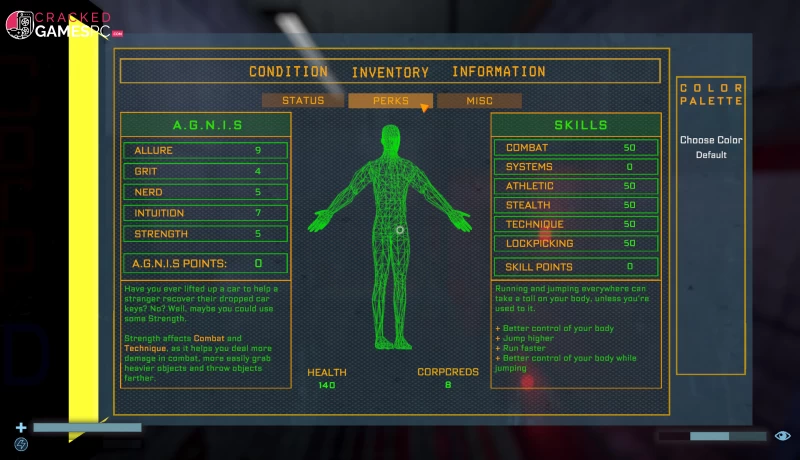The height and width of the screenshot is (460, 800).
Task: Select the Intuition attribute row
Action: pos(206,213)
